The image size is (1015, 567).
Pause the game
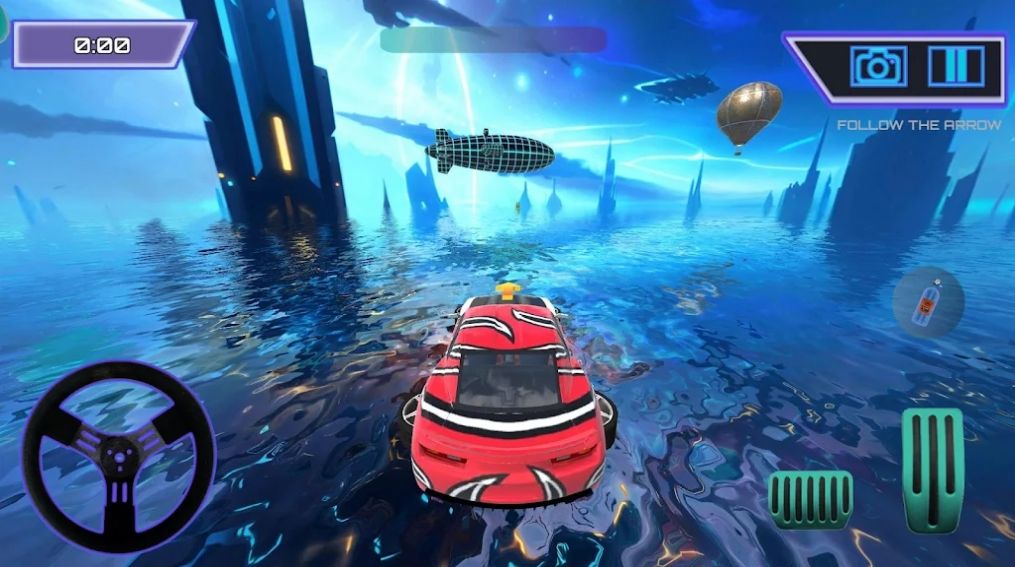955,66
